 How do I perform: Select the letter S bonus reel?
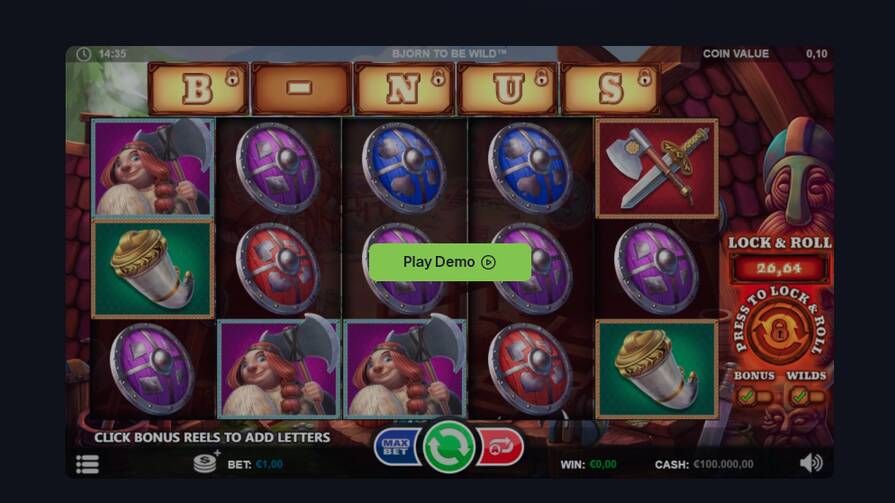(611, 89)
